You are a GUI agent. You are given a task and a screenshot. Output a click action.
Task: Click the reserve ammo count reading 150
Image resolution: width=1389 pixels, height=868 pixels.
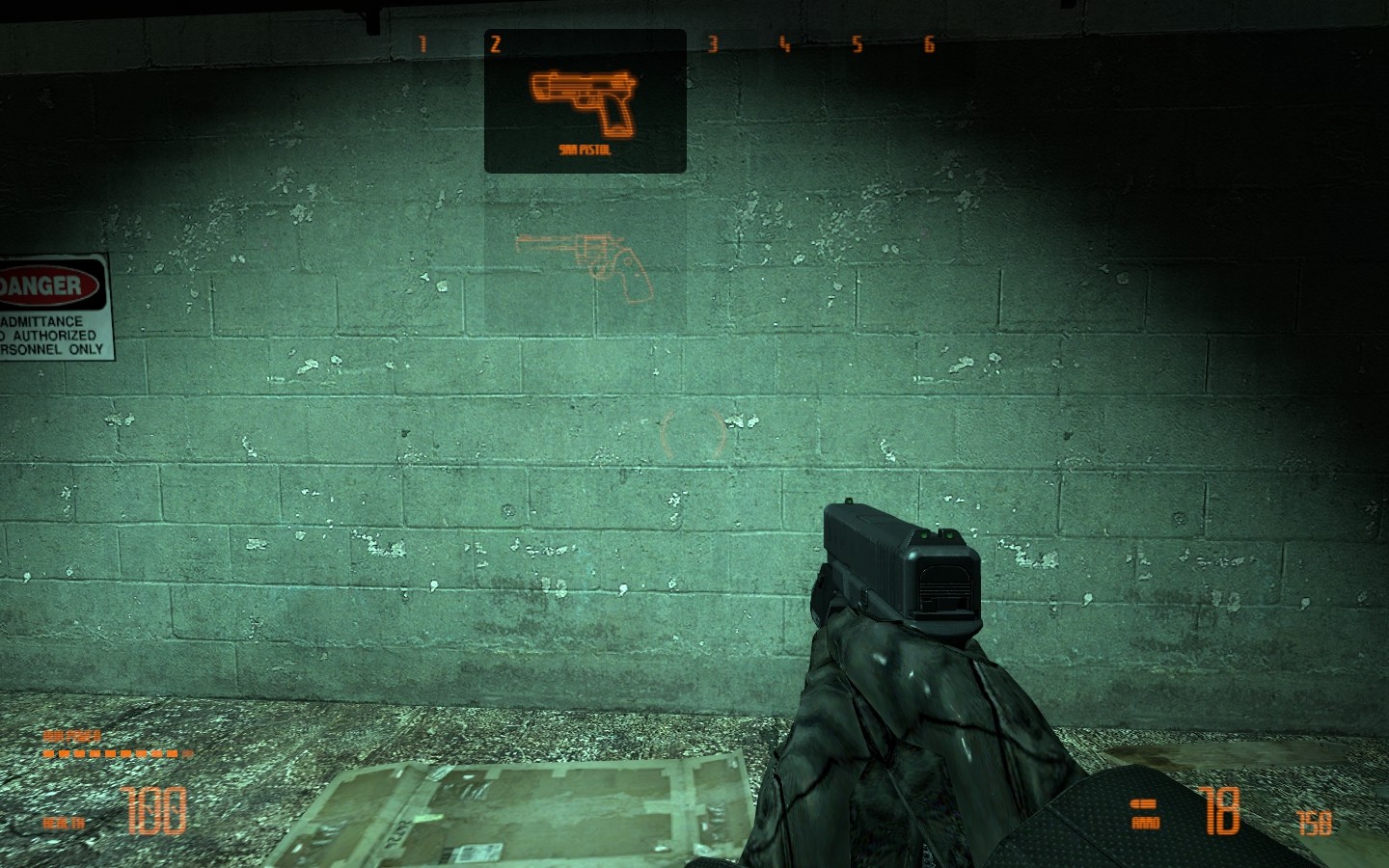point(1315,822)
